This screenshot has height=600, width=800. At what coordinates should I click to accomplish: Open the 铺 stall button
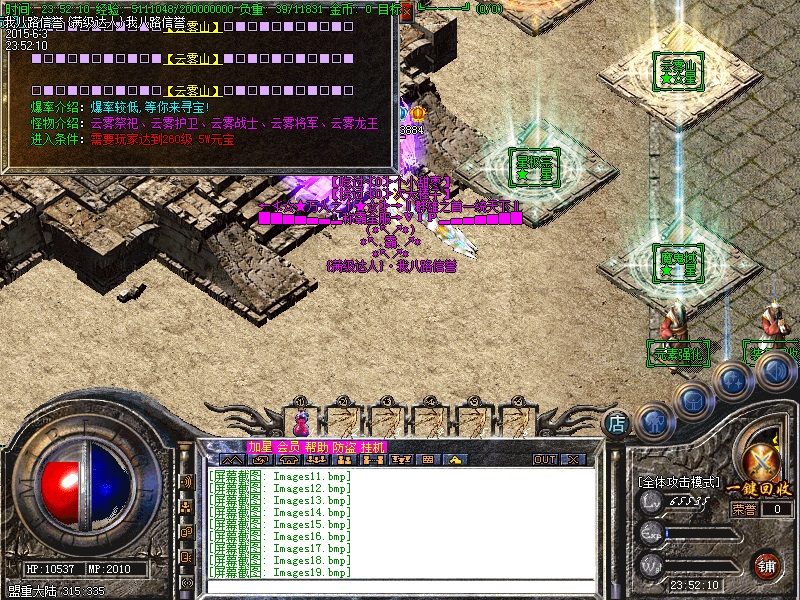[767, 566]
